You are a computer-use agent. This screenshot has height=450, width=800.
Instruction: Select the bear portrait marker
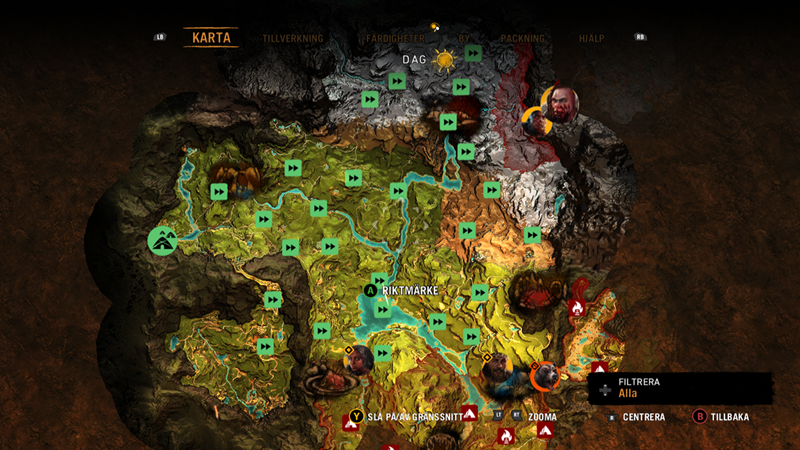545,376
